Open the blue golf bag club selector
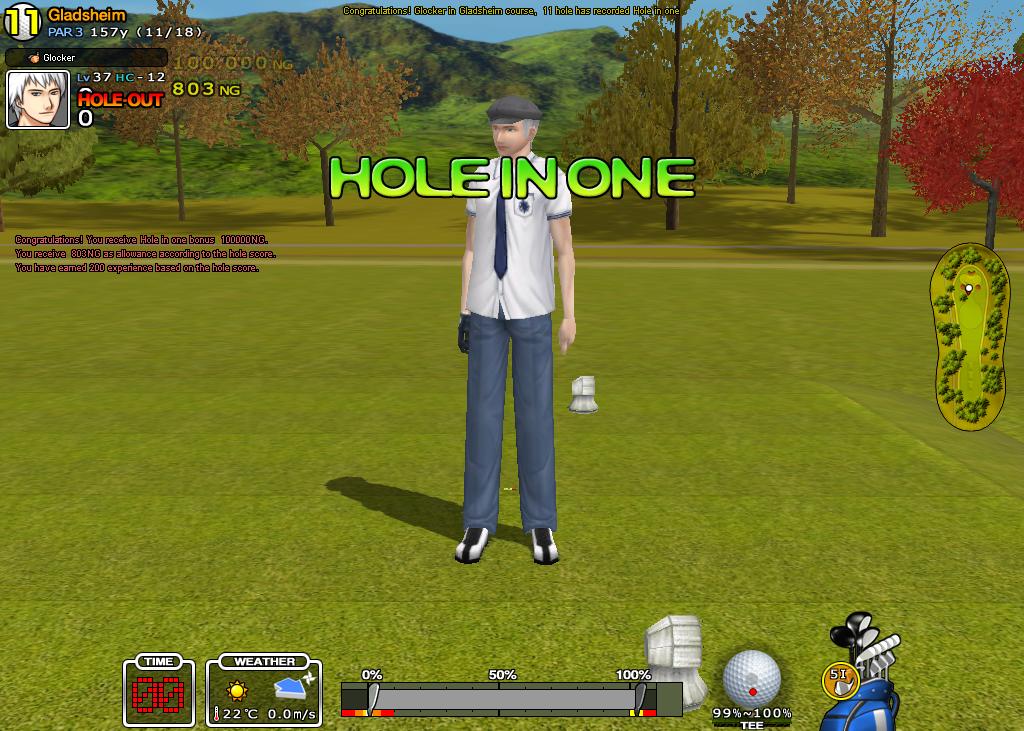The width and height of the screenshot is (1024, 731). [866, 670]
